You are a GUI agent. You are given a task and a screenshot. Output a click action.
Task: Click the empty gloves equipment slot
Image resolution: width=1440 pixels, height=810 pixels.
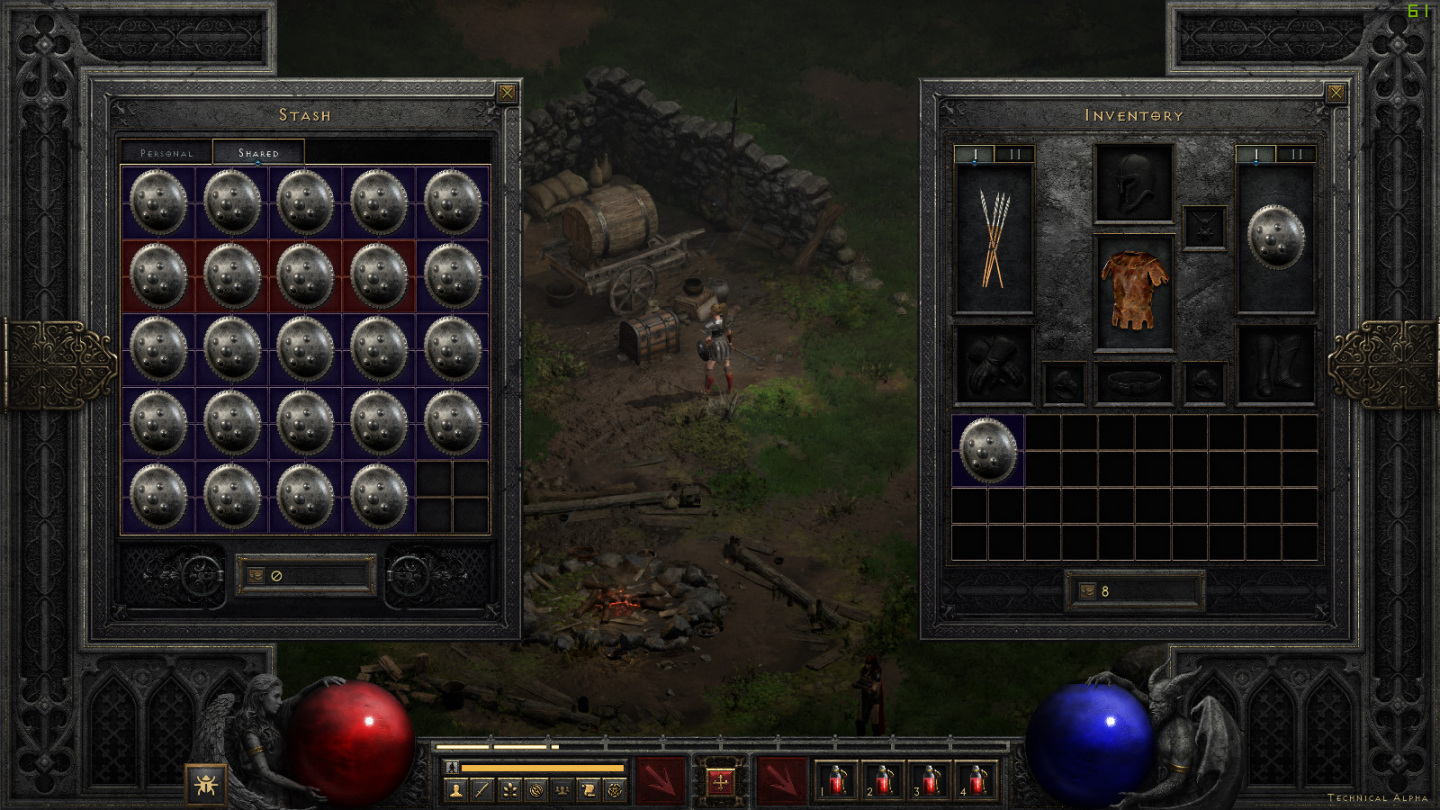[994, 365]
